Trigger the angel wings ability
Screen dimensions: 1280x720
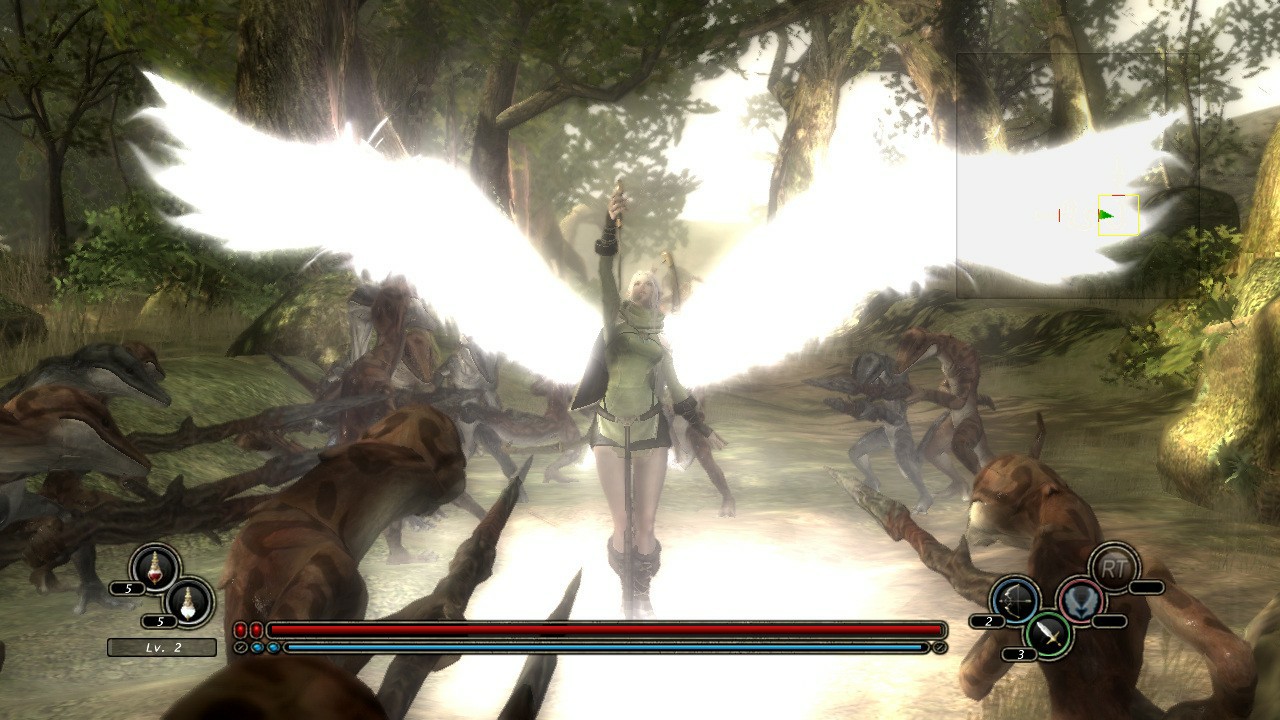pyautogui.click(x=1081, y=600)
